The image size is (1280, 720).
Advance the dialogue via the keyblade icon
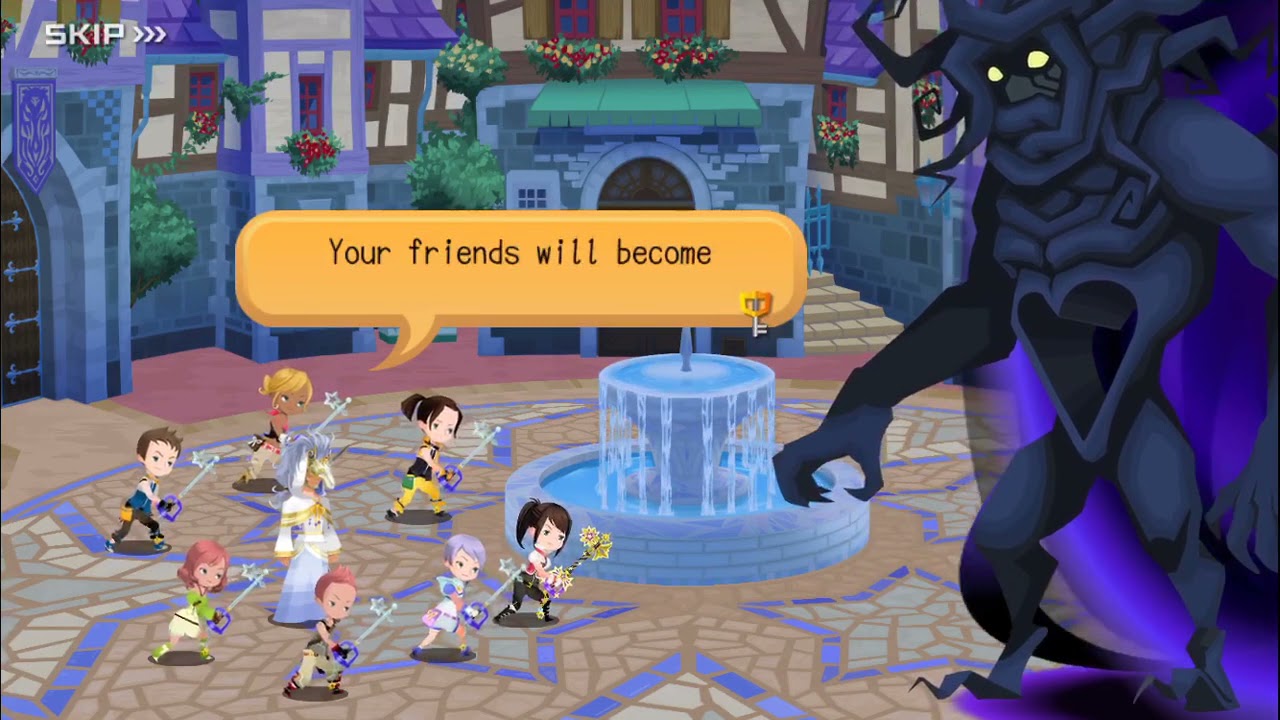pyautogui.click(x=757, y=311)
